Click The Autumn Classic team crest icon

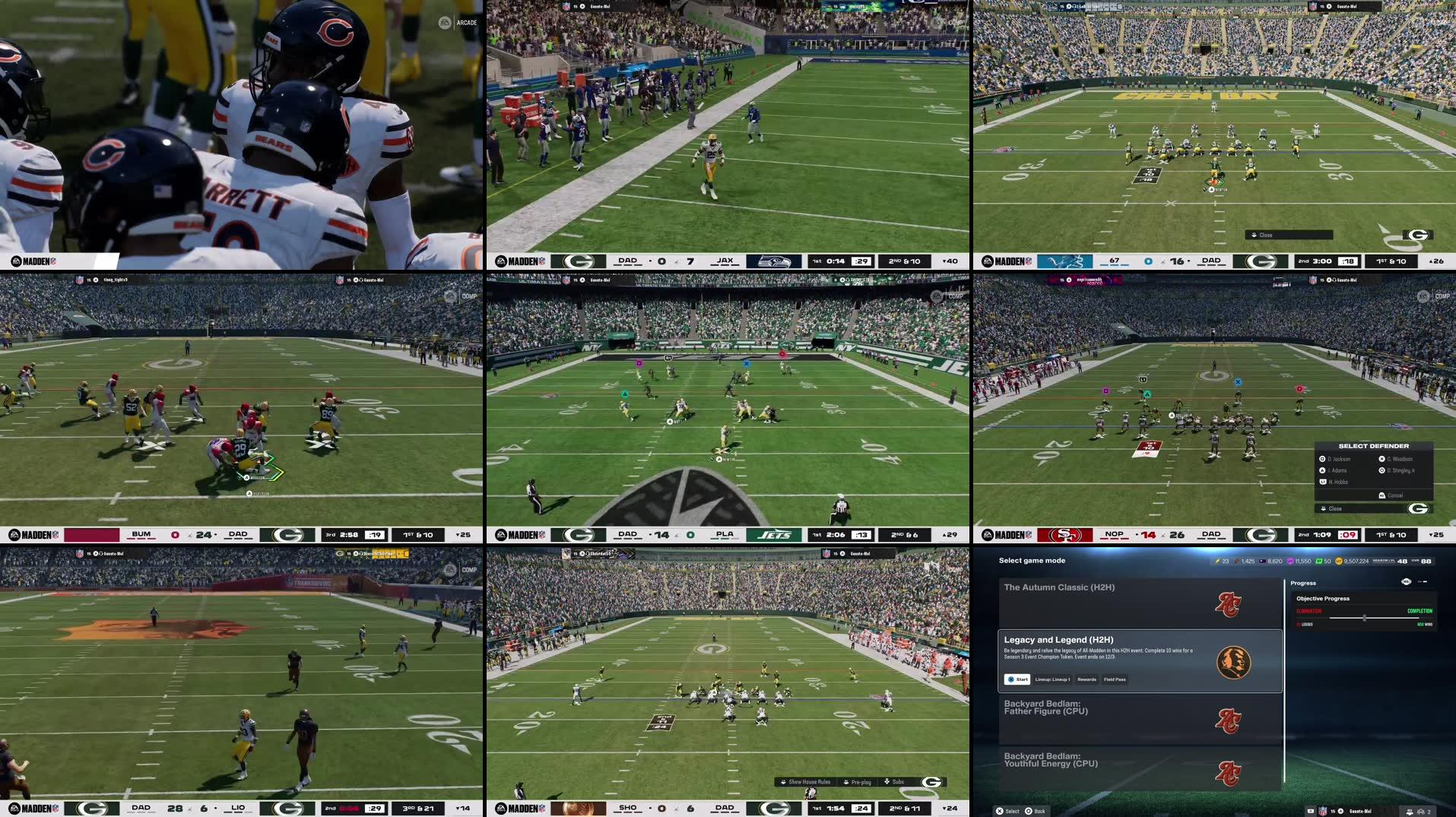[x=1229, y=603]
